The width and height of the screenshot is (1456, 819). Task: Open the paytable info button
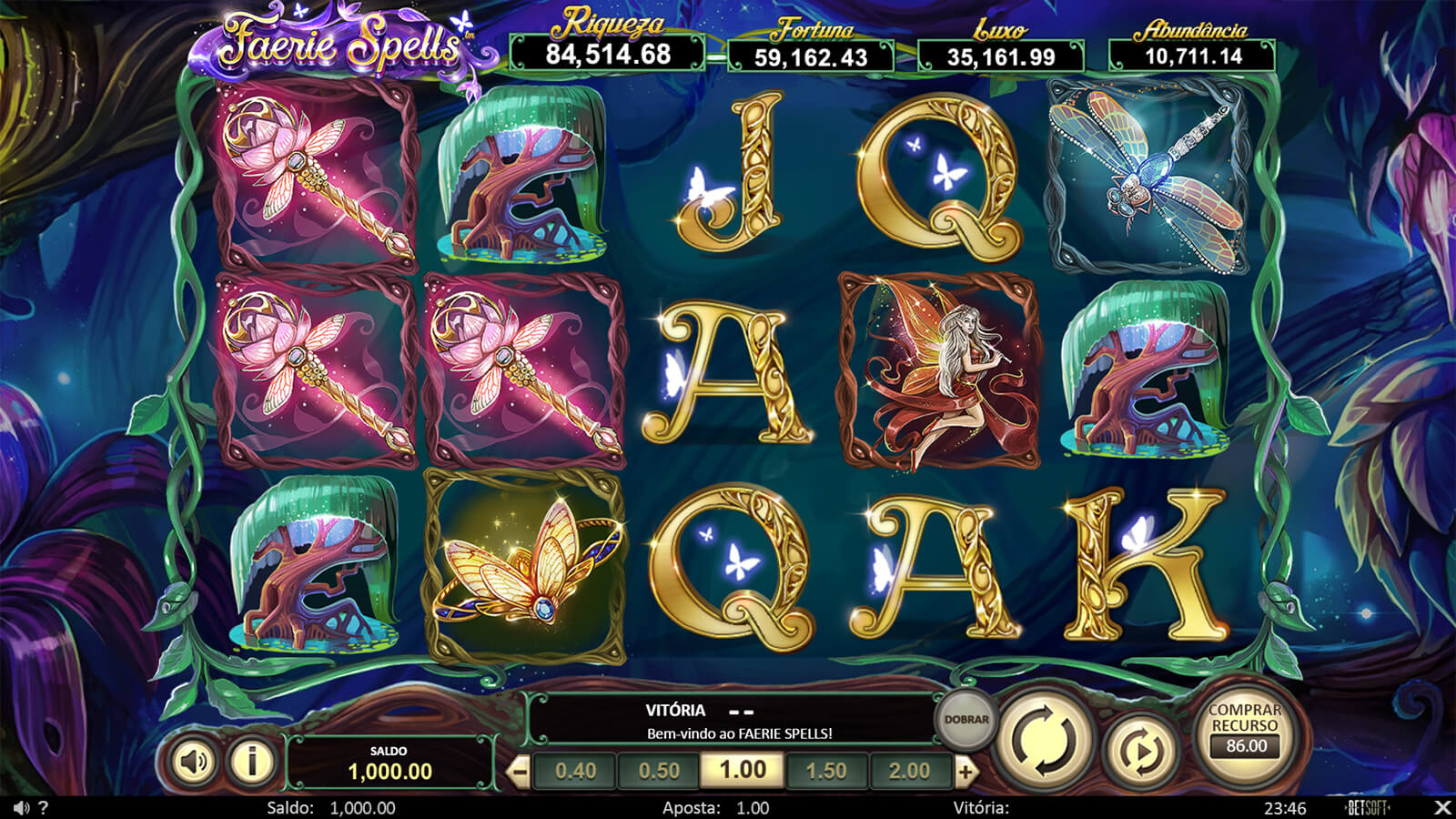252,761
